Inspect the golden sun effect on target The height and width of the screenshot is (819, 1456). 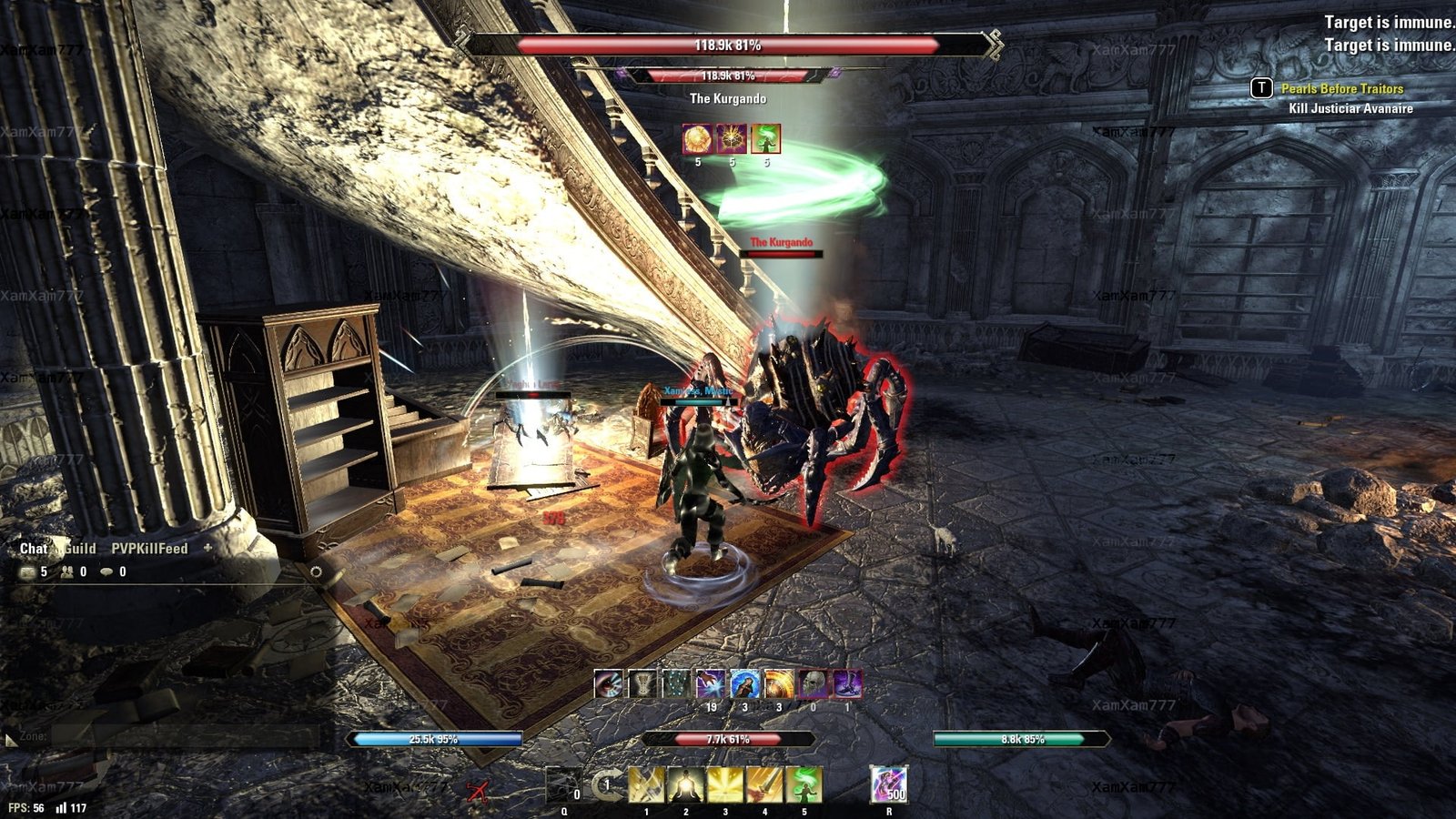(x=698, y=139)
